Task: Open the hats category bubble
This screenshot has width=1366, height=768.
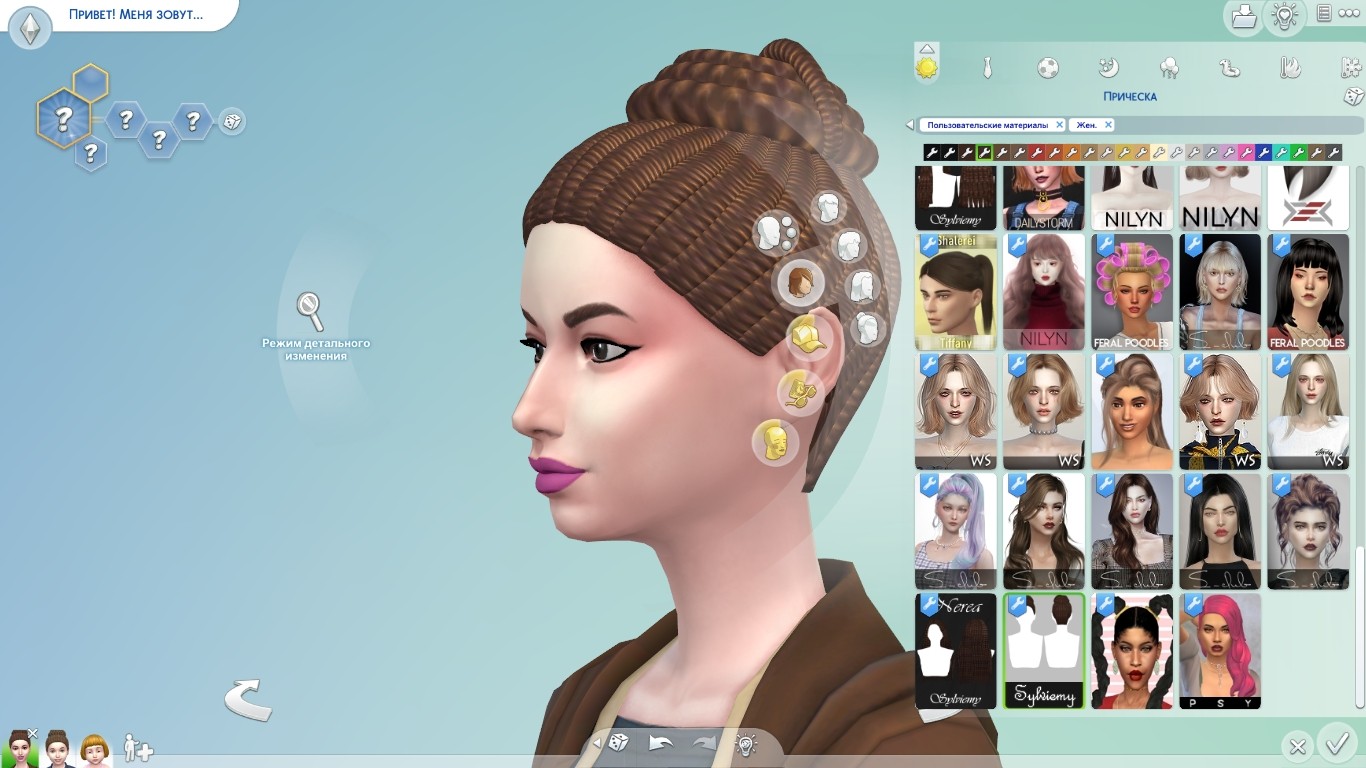Action: (x=806, y=337)
